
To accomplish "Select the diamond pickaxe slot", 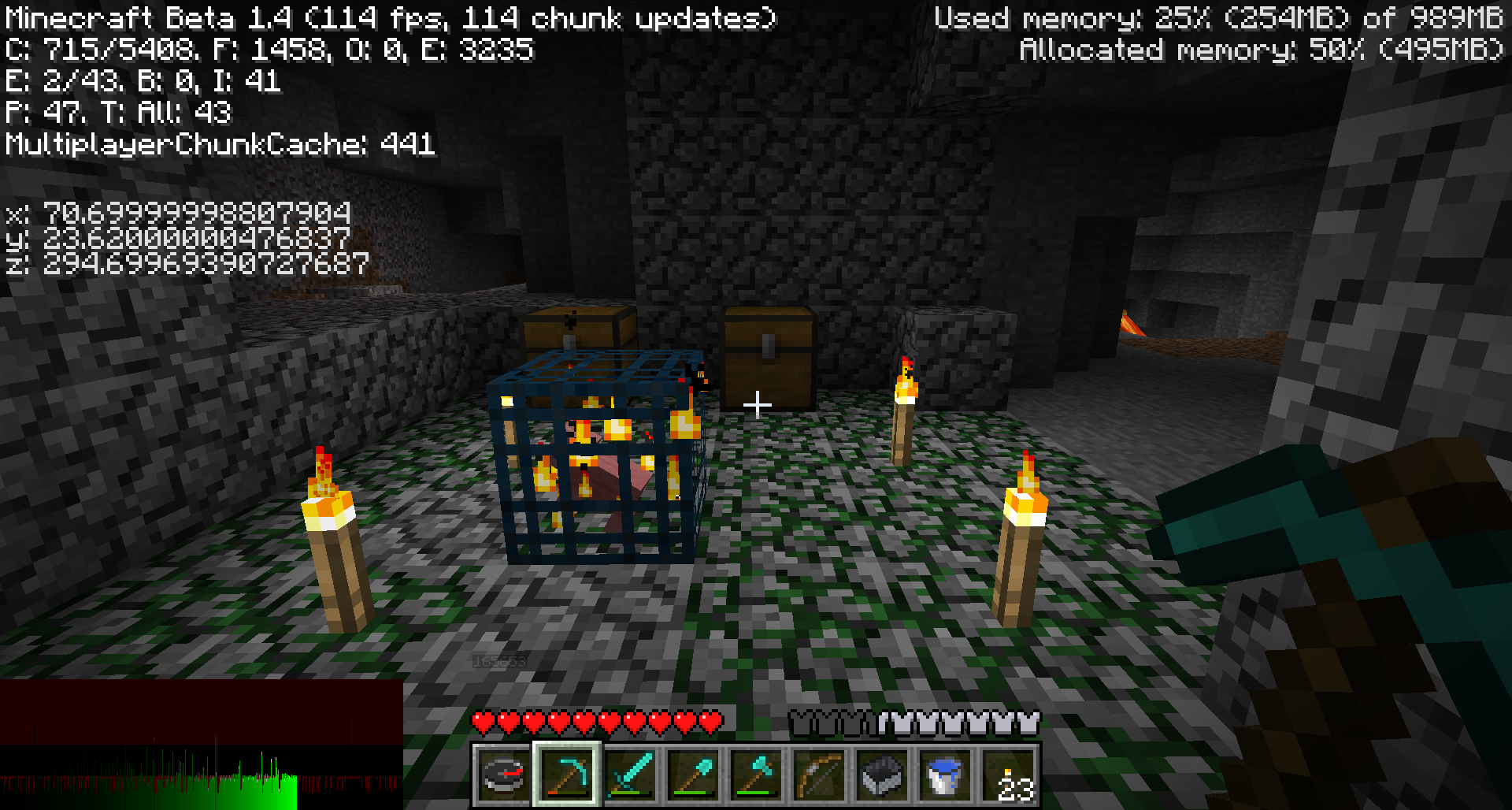I will [566, 775].
